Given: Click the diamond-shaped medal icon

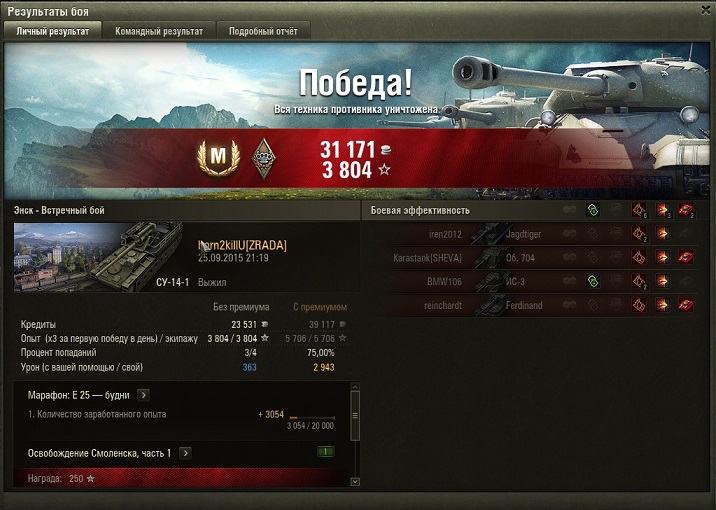Looking at the screenshot, I should (x=264, y=156).
